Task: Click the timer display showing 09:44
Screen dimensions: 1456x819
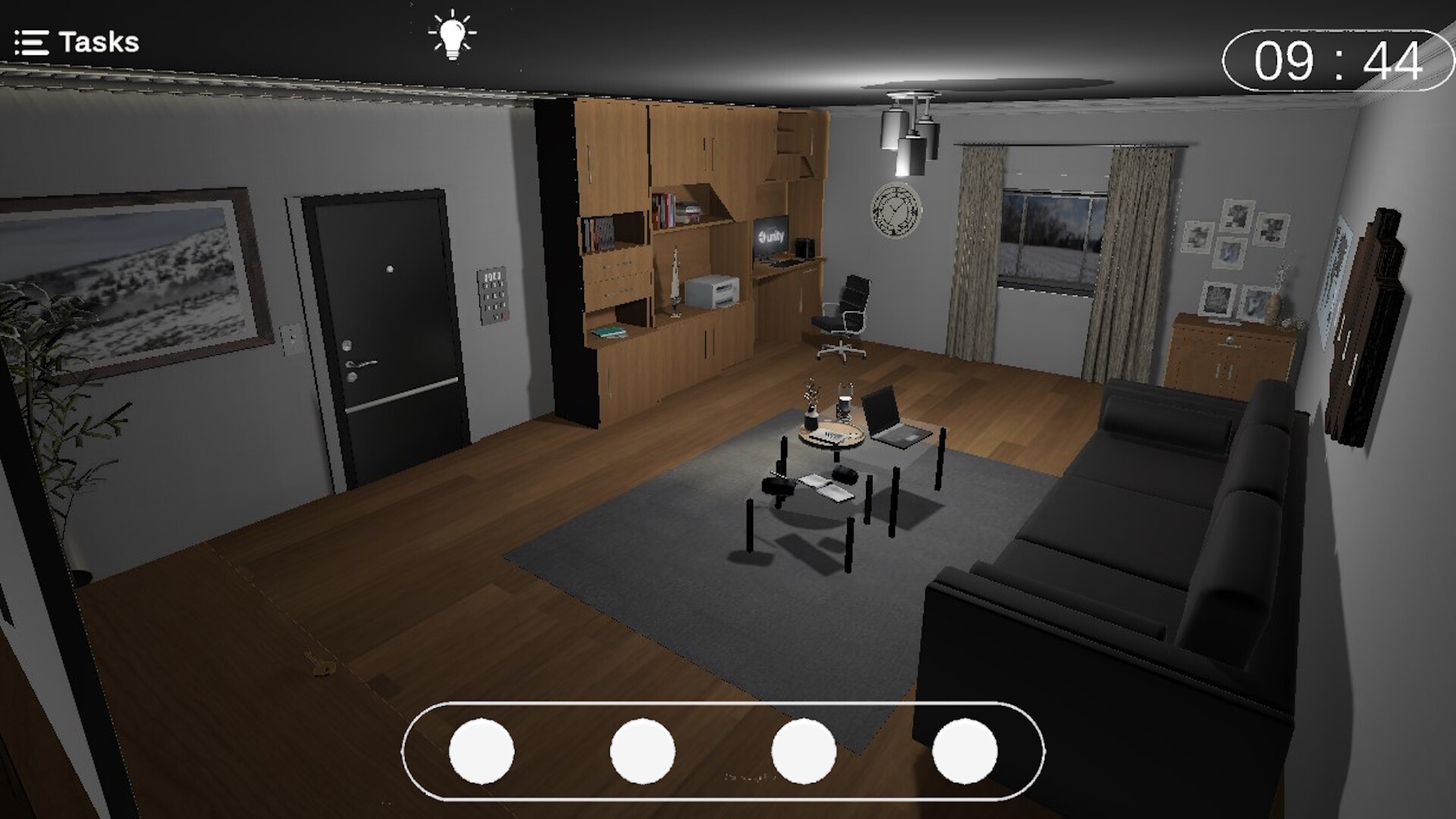Action: (1338, 55)
